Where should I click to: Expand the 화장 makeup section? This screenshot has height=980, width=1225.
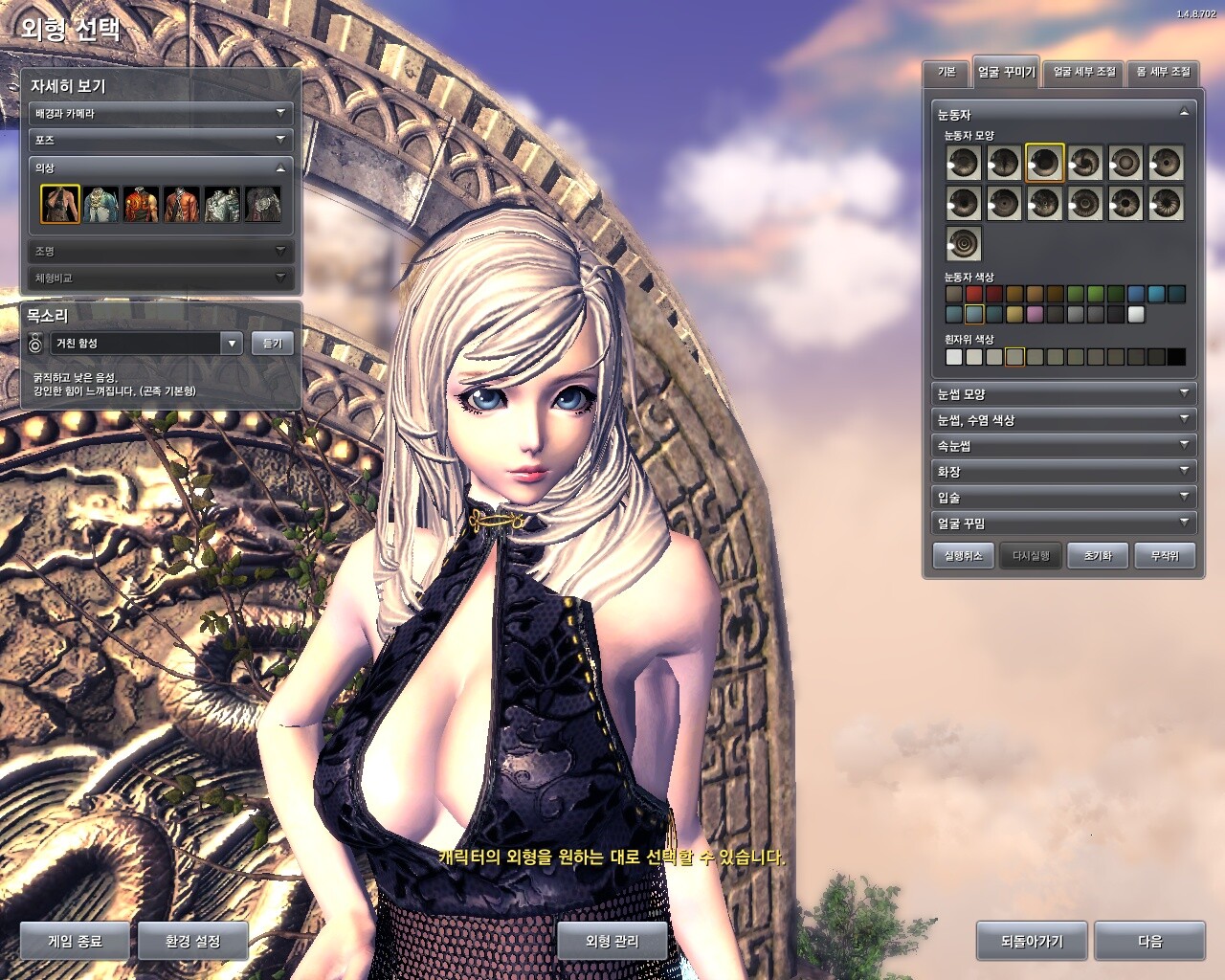(x=1062, y=472)
